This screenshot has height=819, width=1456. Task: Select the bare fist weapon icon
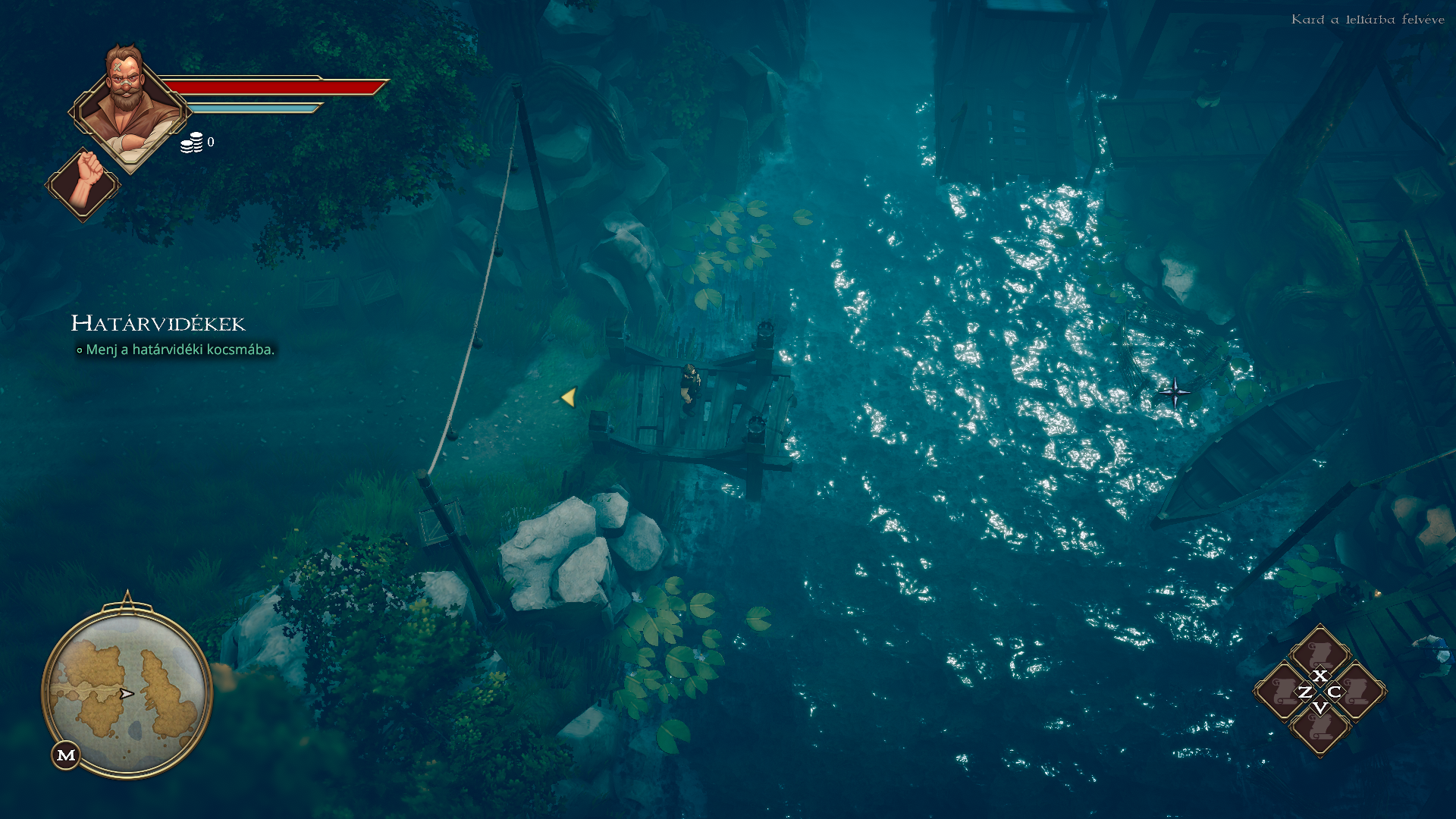click(x=83, y=184)
